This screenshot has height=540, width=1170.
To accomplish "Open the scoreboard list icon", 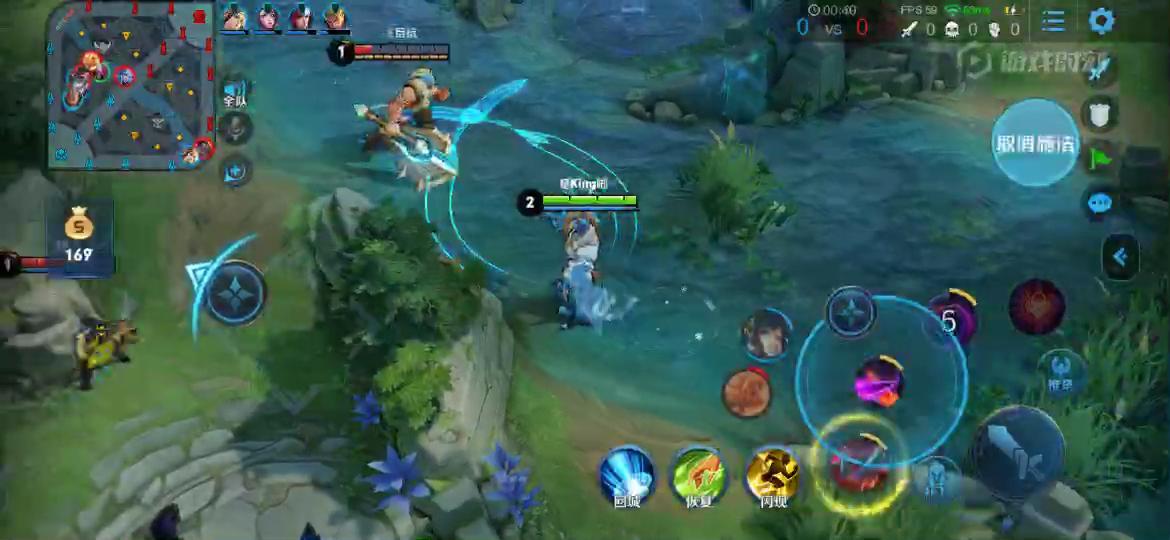I will (1053, 21).
